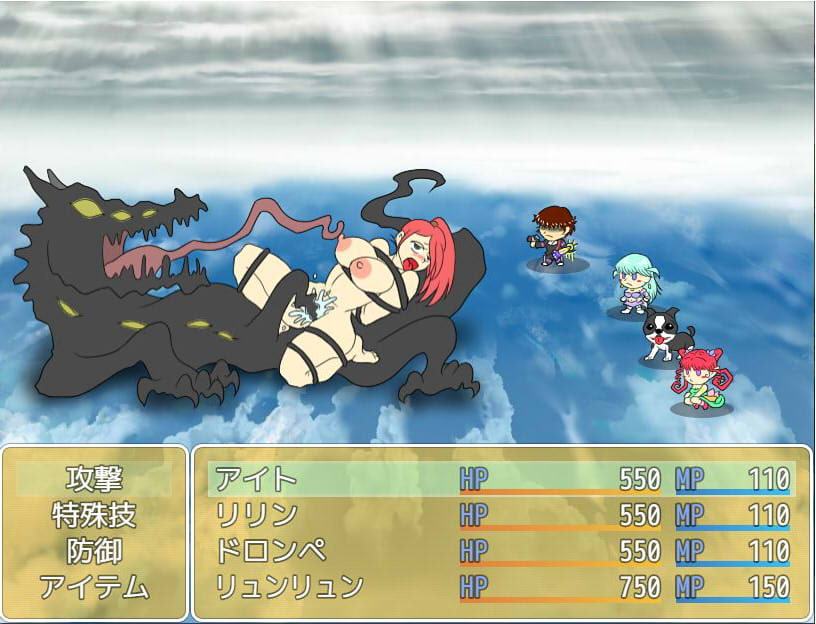The height and width of the screenshot is (624, 816).
Task: Select party member アイト row
Action: [x=500, y=479]
